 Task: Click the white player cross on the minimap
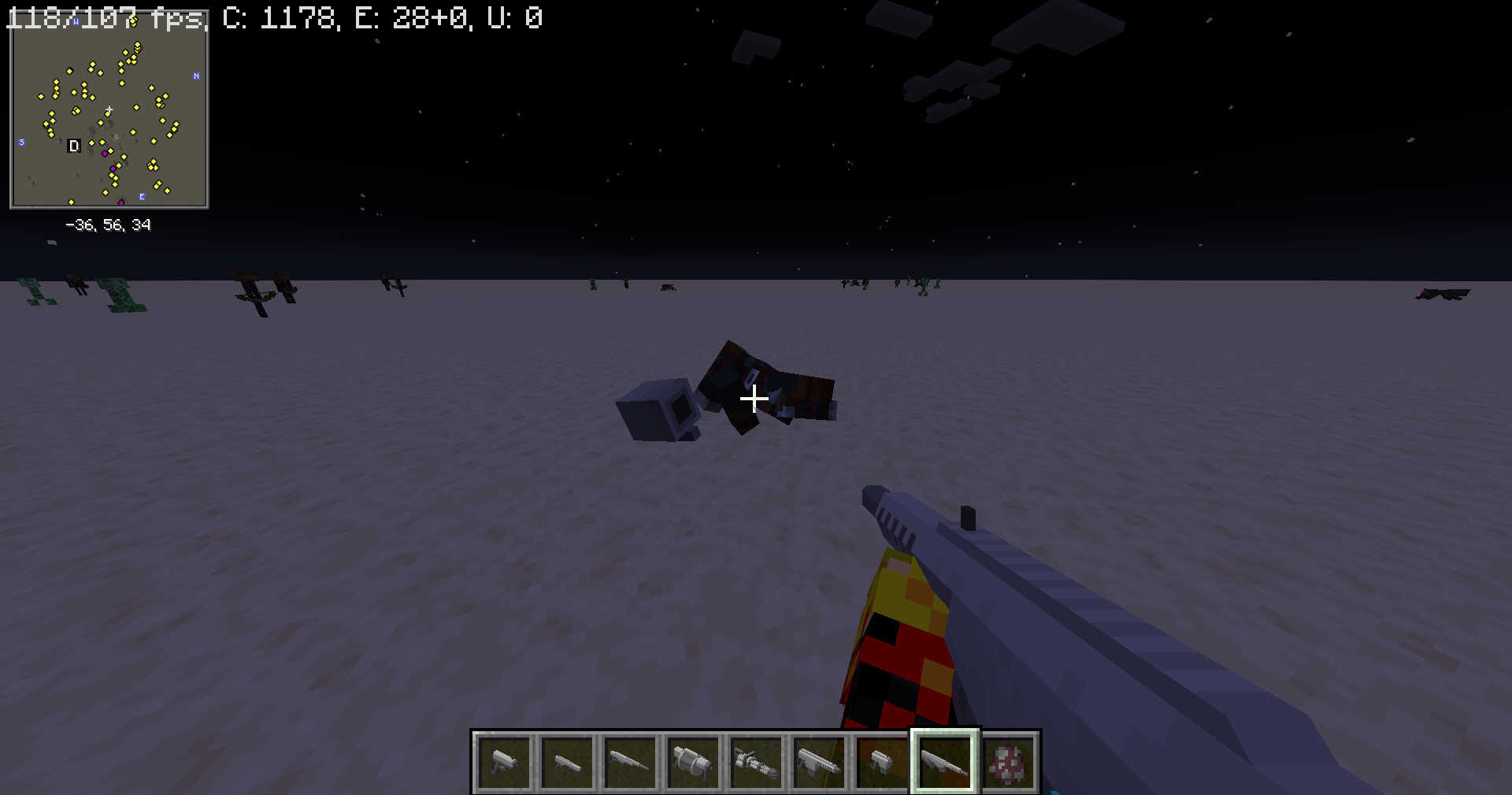109,110
